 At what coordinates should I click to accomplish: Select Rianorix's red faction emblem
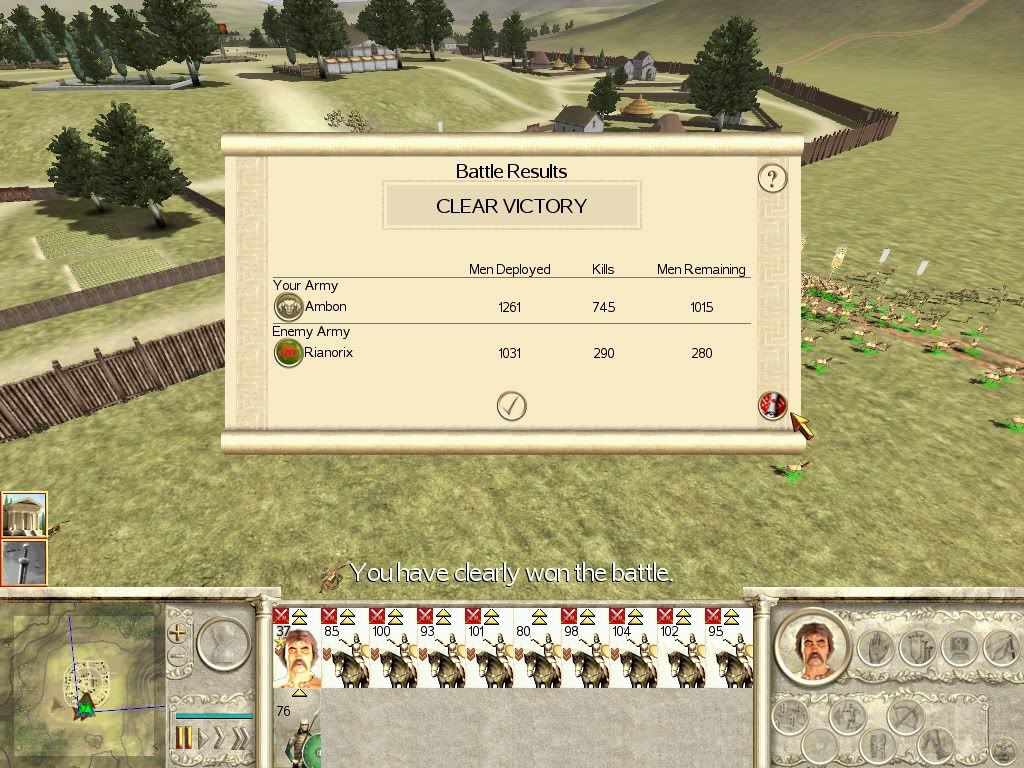(288, 353)
